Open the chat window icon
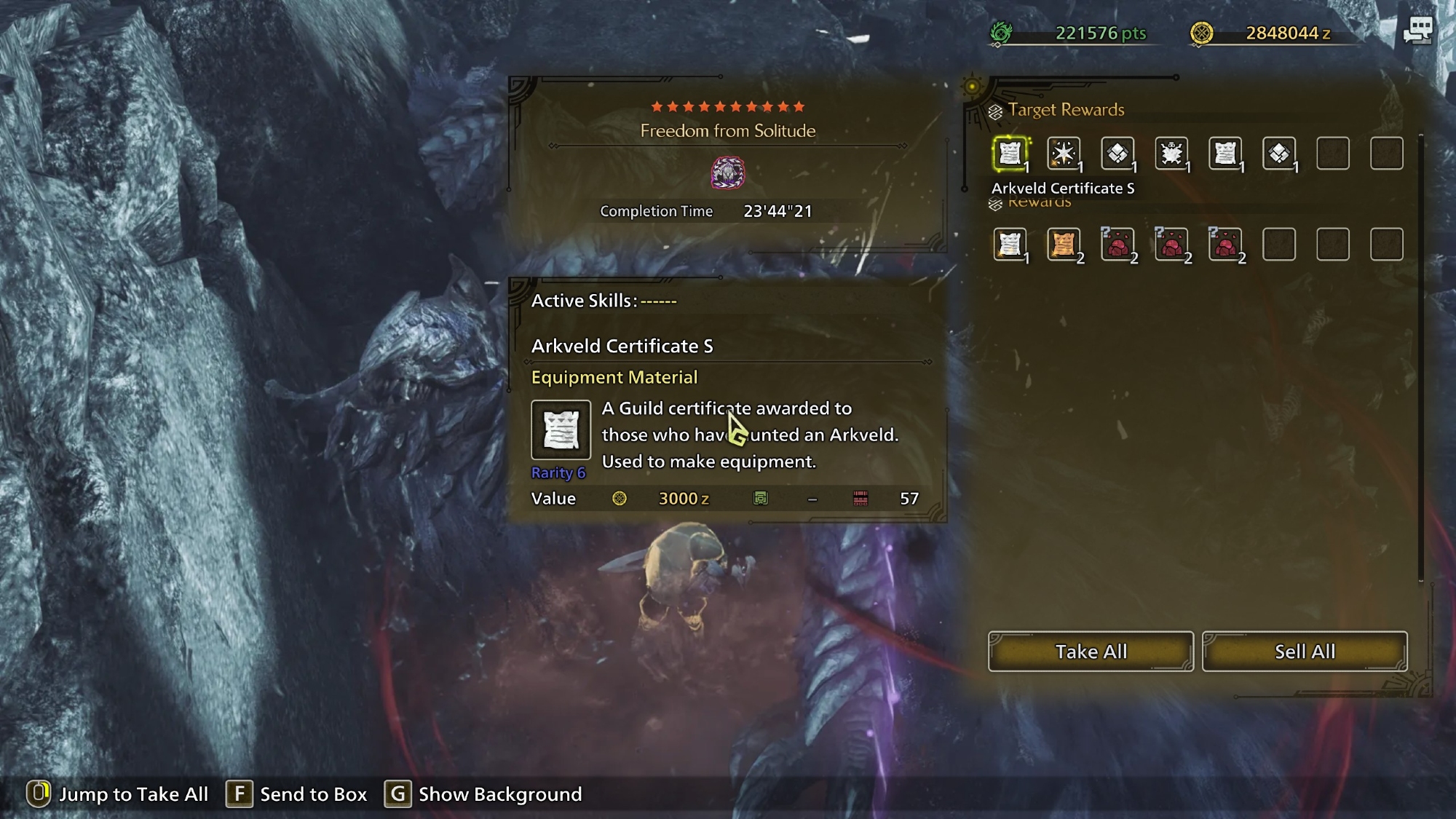This screenshot has width=1456, height=819. click(x=1417, y=31)
